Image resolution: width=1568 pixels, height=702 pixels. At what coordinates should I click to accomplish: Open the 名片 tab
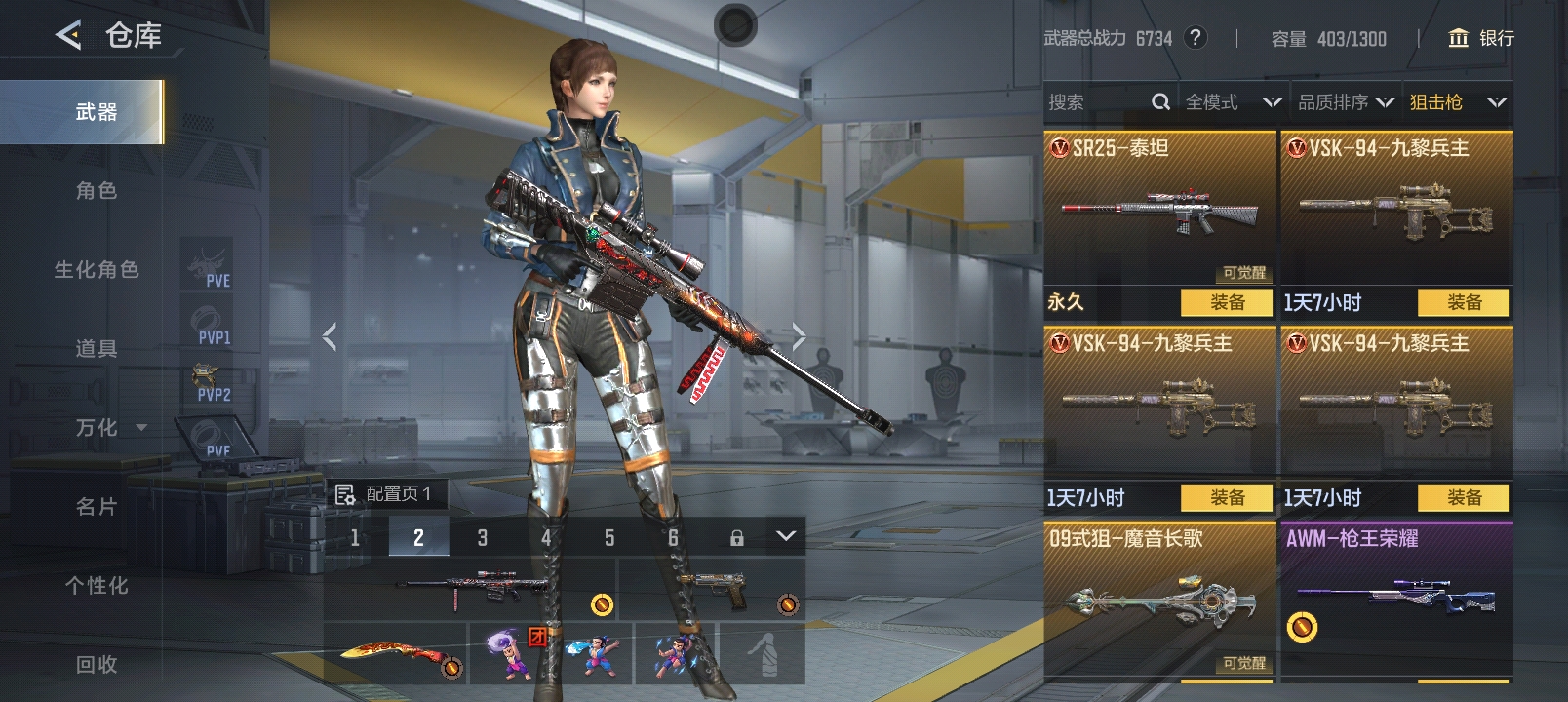coord(97,507)
